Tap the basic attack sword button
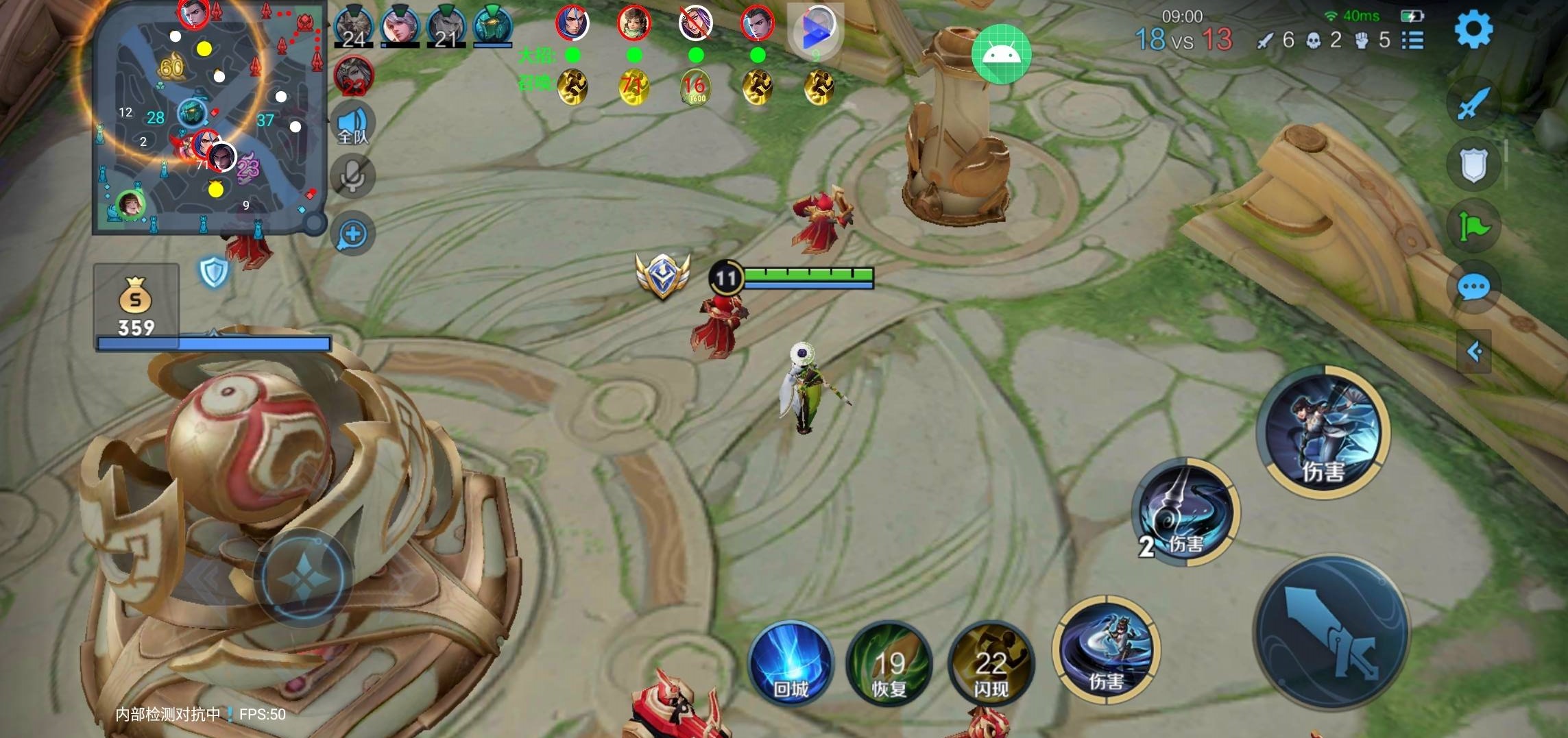This screenshot has height=738, width=1568. point(1331,633)
